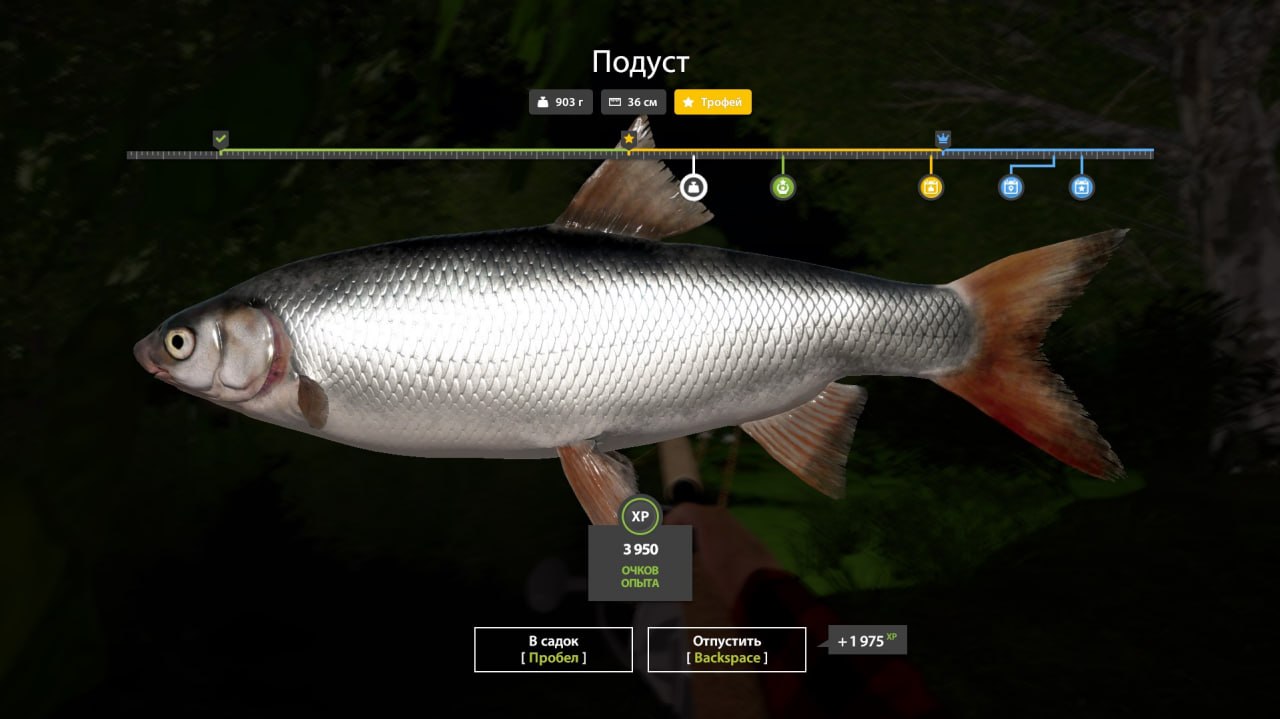This screenshot has width=1280, height=719.
Task: Click the green round marker under the scale
Action: coord(783,187)
